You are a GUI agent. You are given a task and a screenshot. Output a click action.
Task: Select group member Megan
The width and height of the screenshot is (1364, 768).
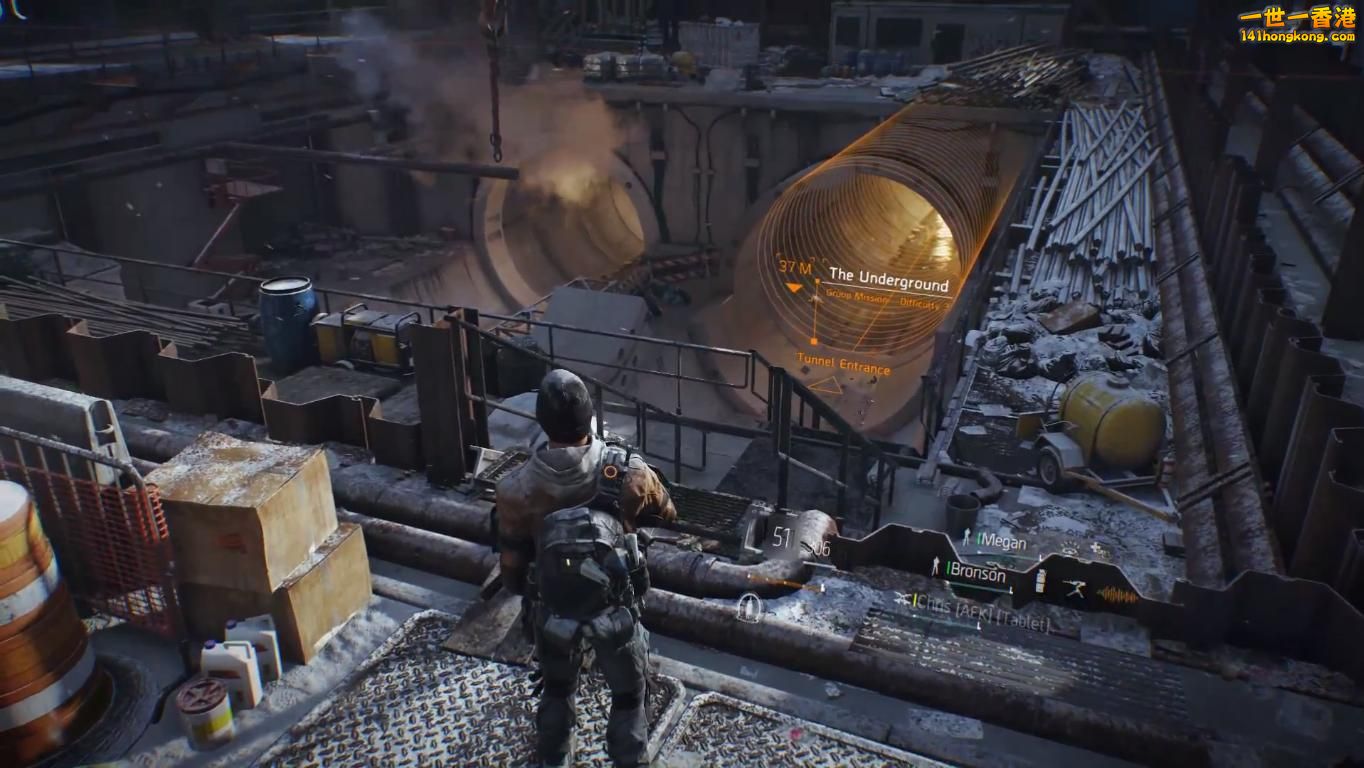click(1001, 540)
